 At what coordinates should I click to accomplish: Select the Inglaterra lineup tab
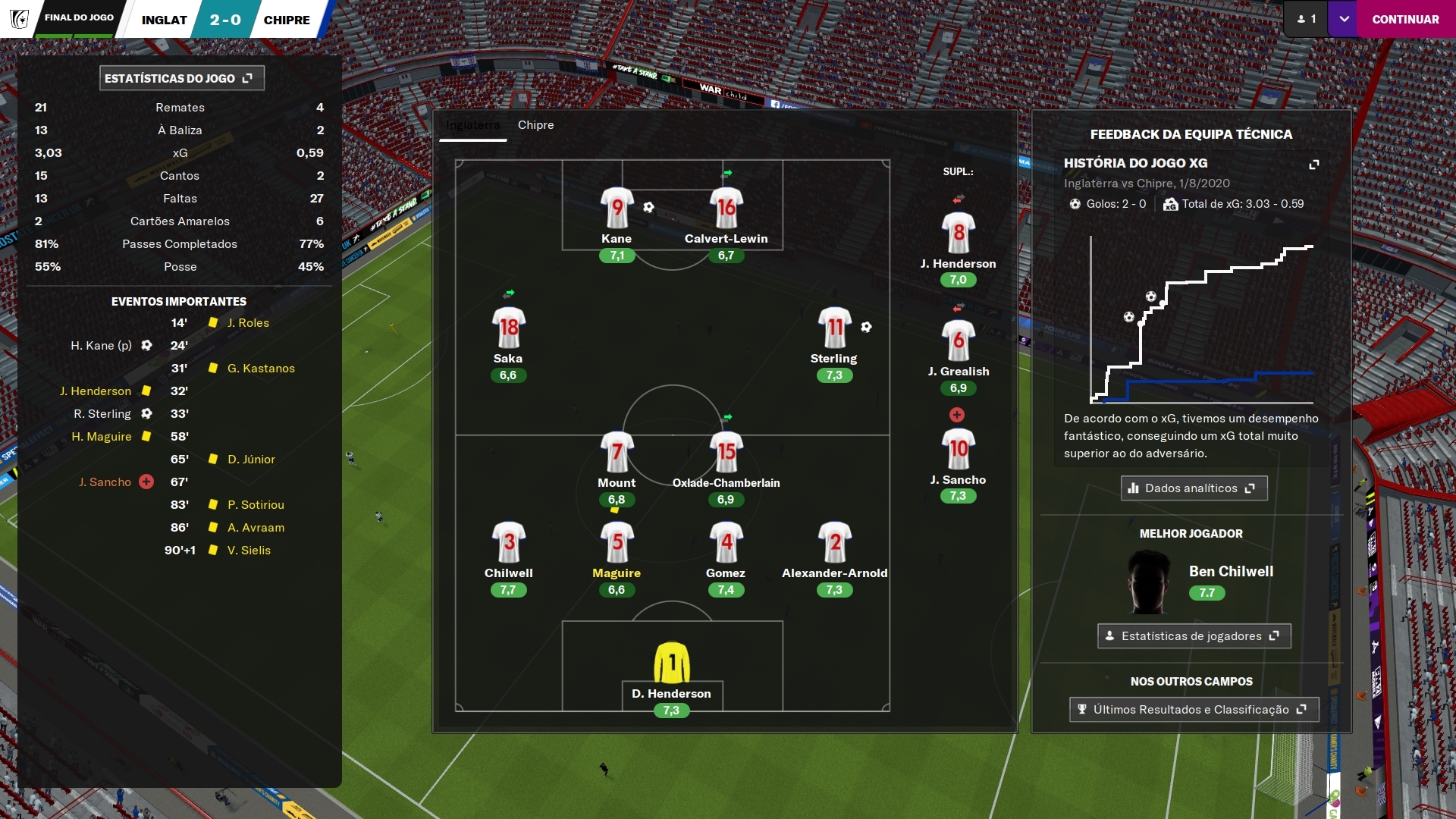pyautogui.click(x=472, y=125)
